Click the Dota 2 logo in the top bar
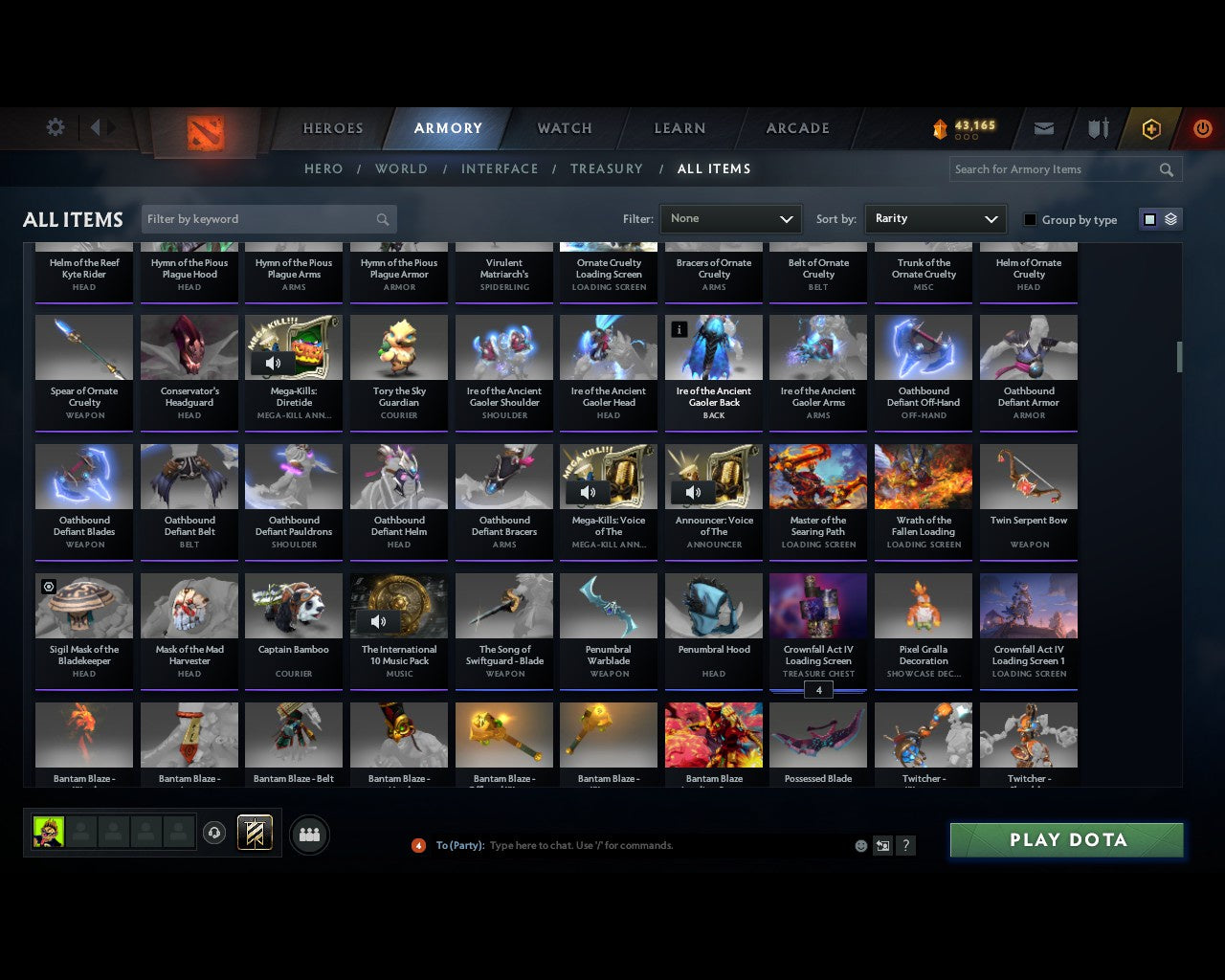This screenshot has width=1225, height=980. pyautogui.click(x=203, y=131)
